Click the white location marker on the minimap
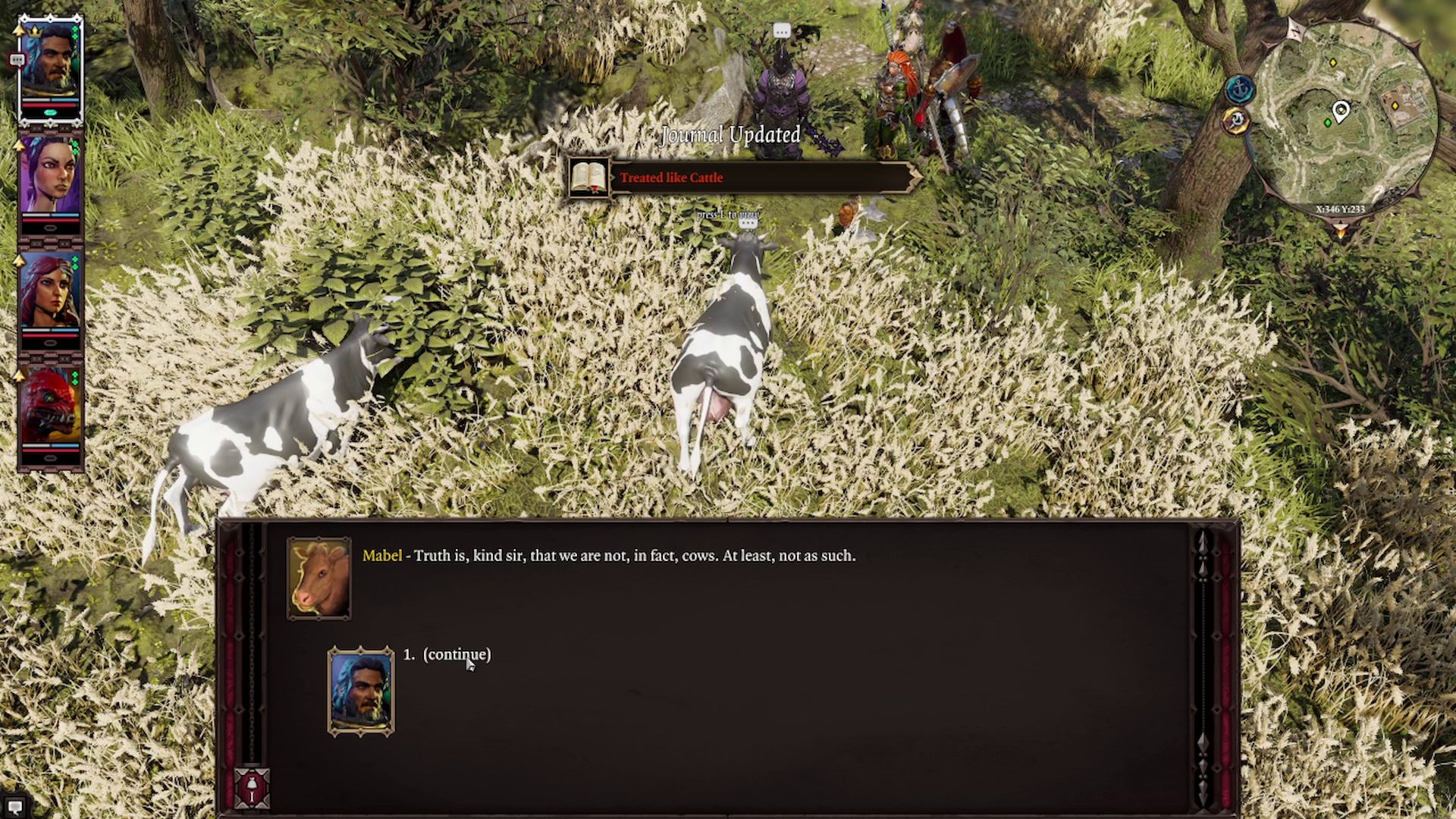 point(1341,109)
